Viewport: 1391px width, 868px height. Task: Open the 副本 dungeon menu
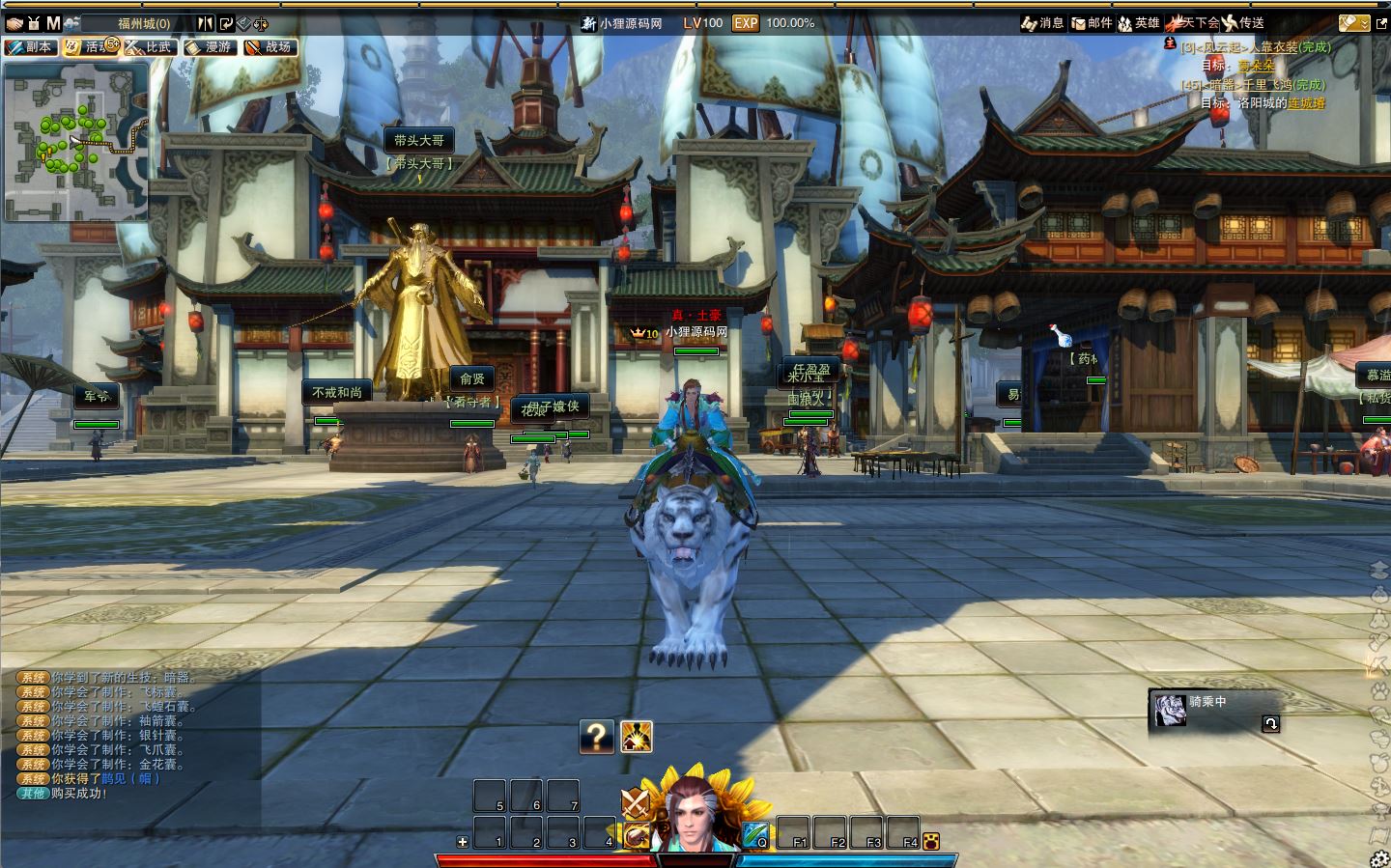[30, 46]
